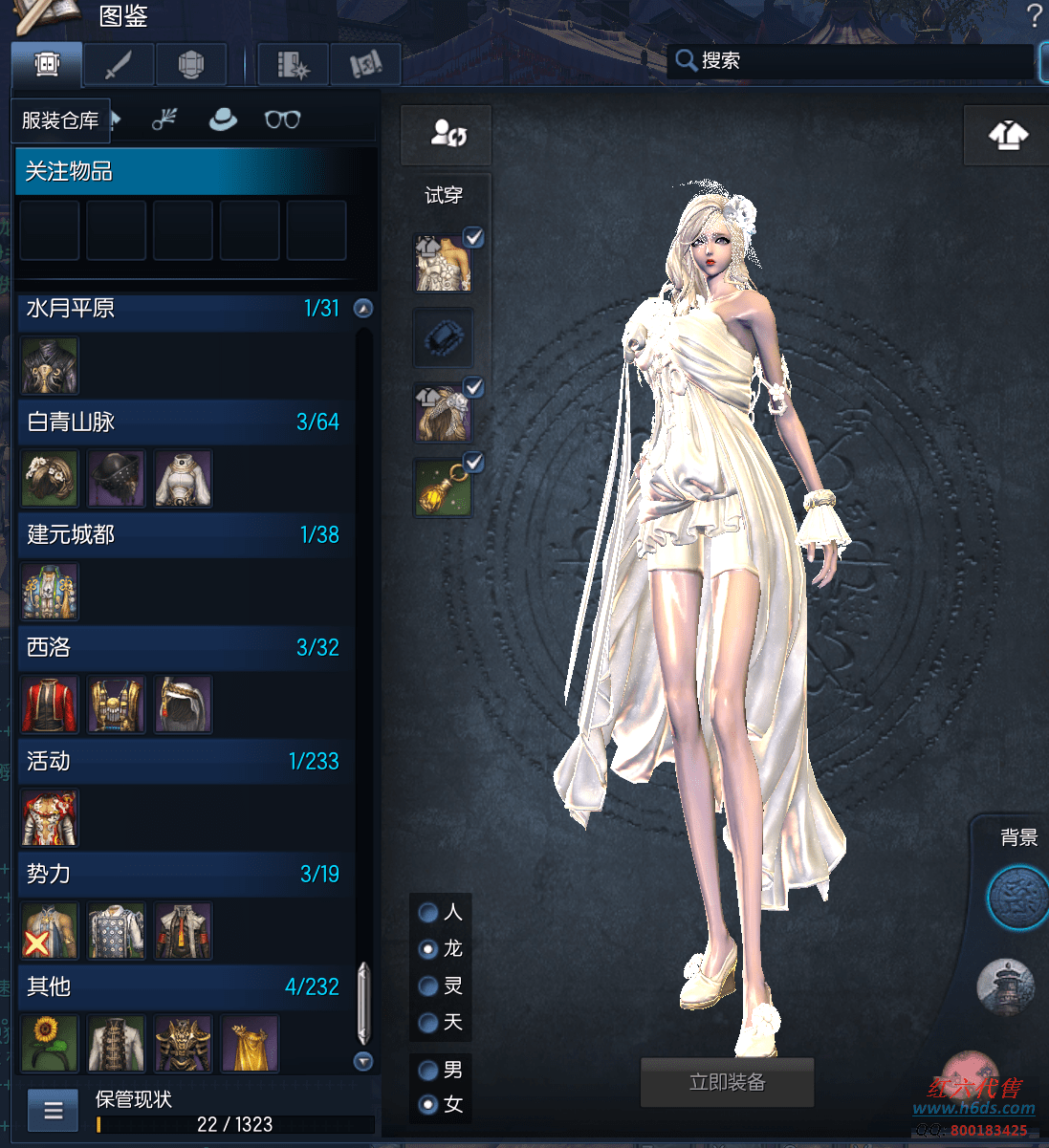This screenshot has width=1049, height=1148.
Task: Pick the 天 race option
Action: tap(428, 1023)
